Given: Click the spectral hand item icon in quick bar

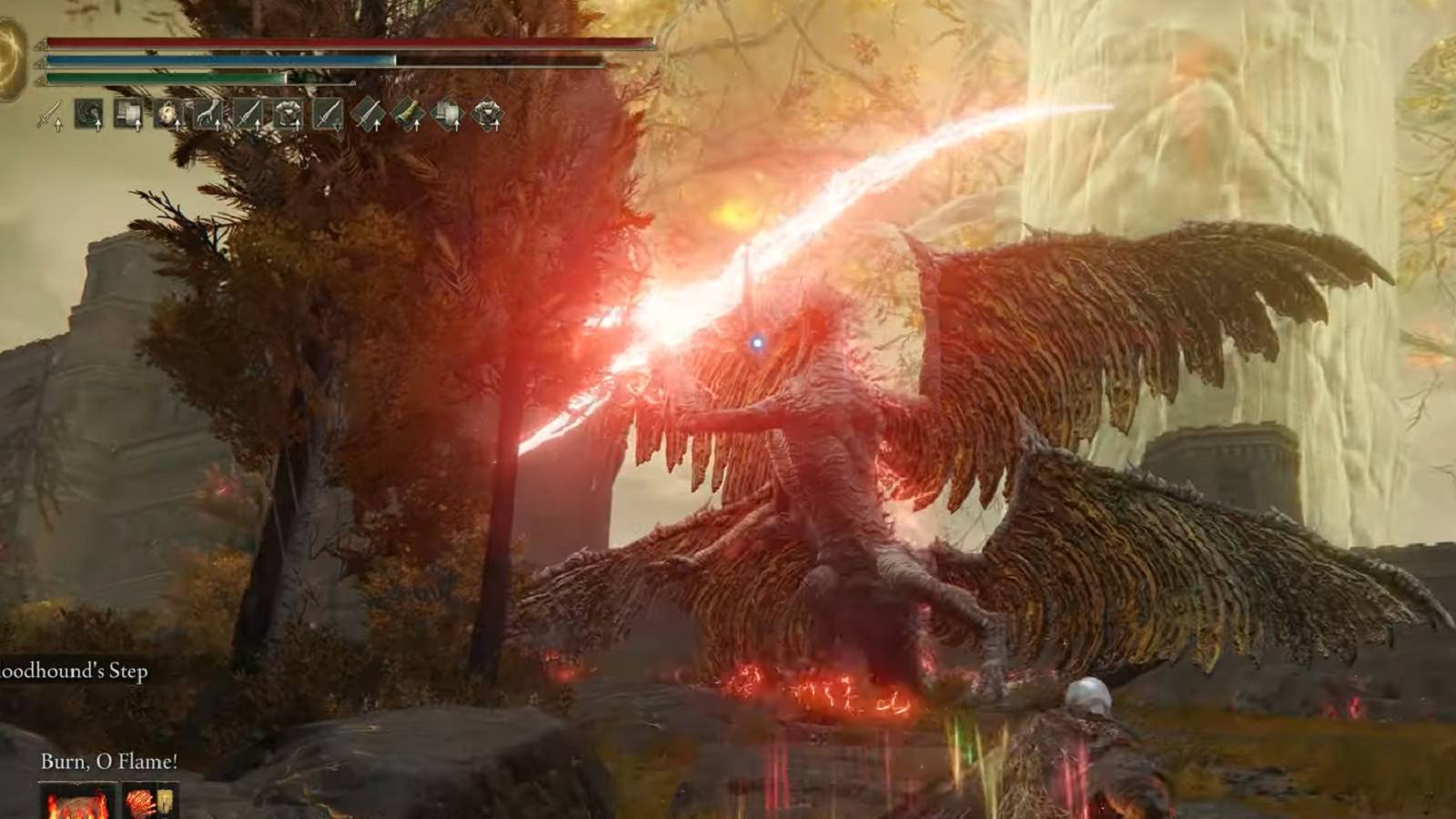Looking at the screenshot, I should pos(208,113).
